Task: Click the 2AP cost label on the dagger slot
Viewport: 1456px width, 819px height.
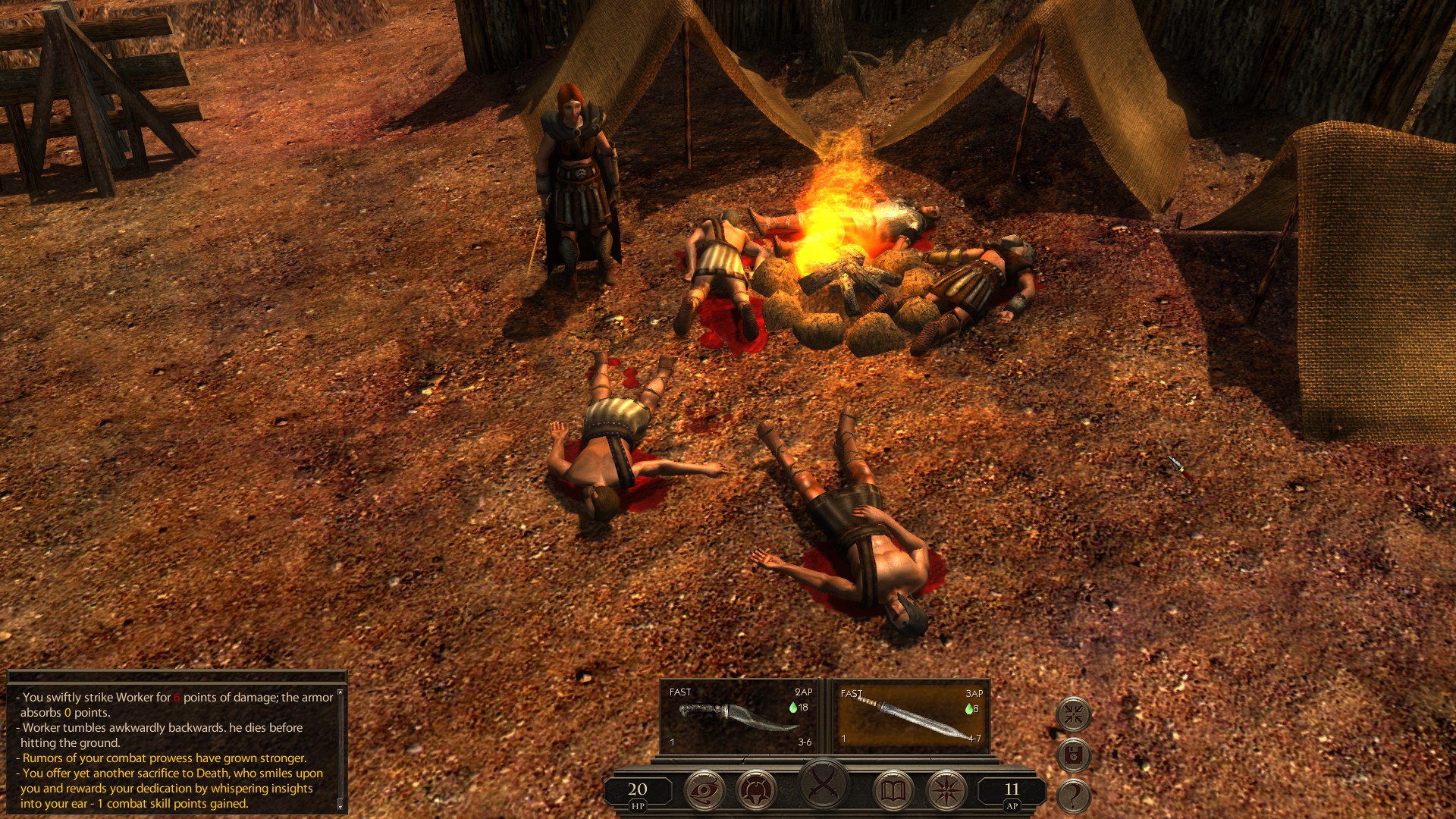Action: click(x=805, y=693)
